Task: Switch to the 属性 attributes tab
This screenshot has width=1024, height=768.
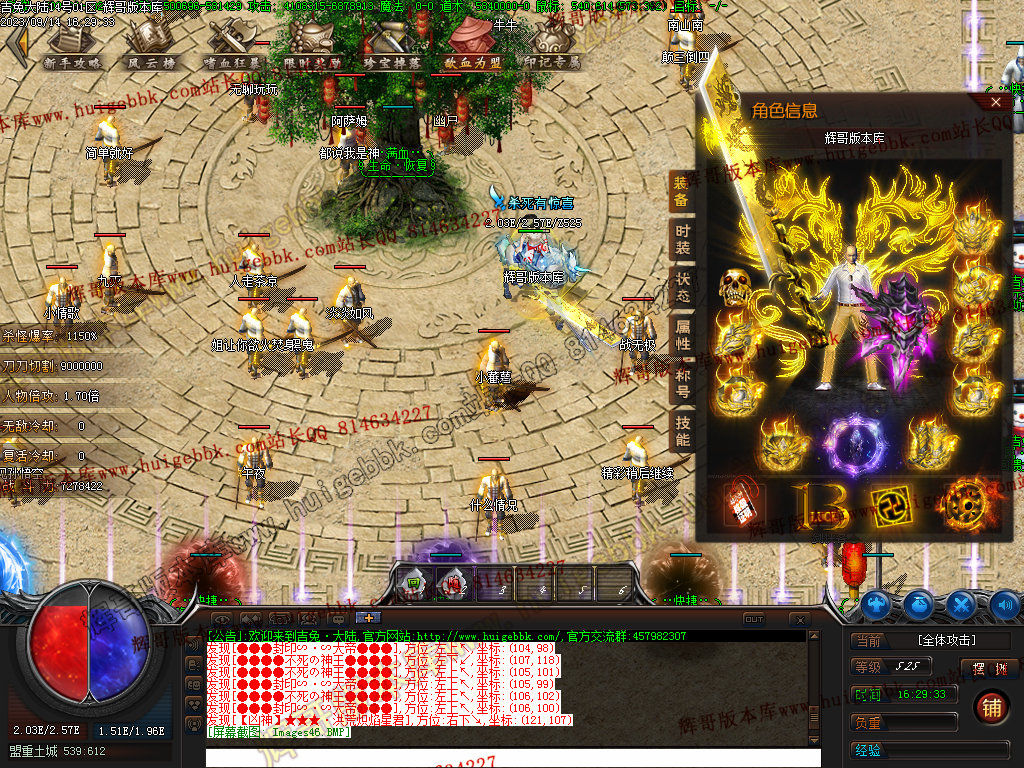Action: [681, 335]
